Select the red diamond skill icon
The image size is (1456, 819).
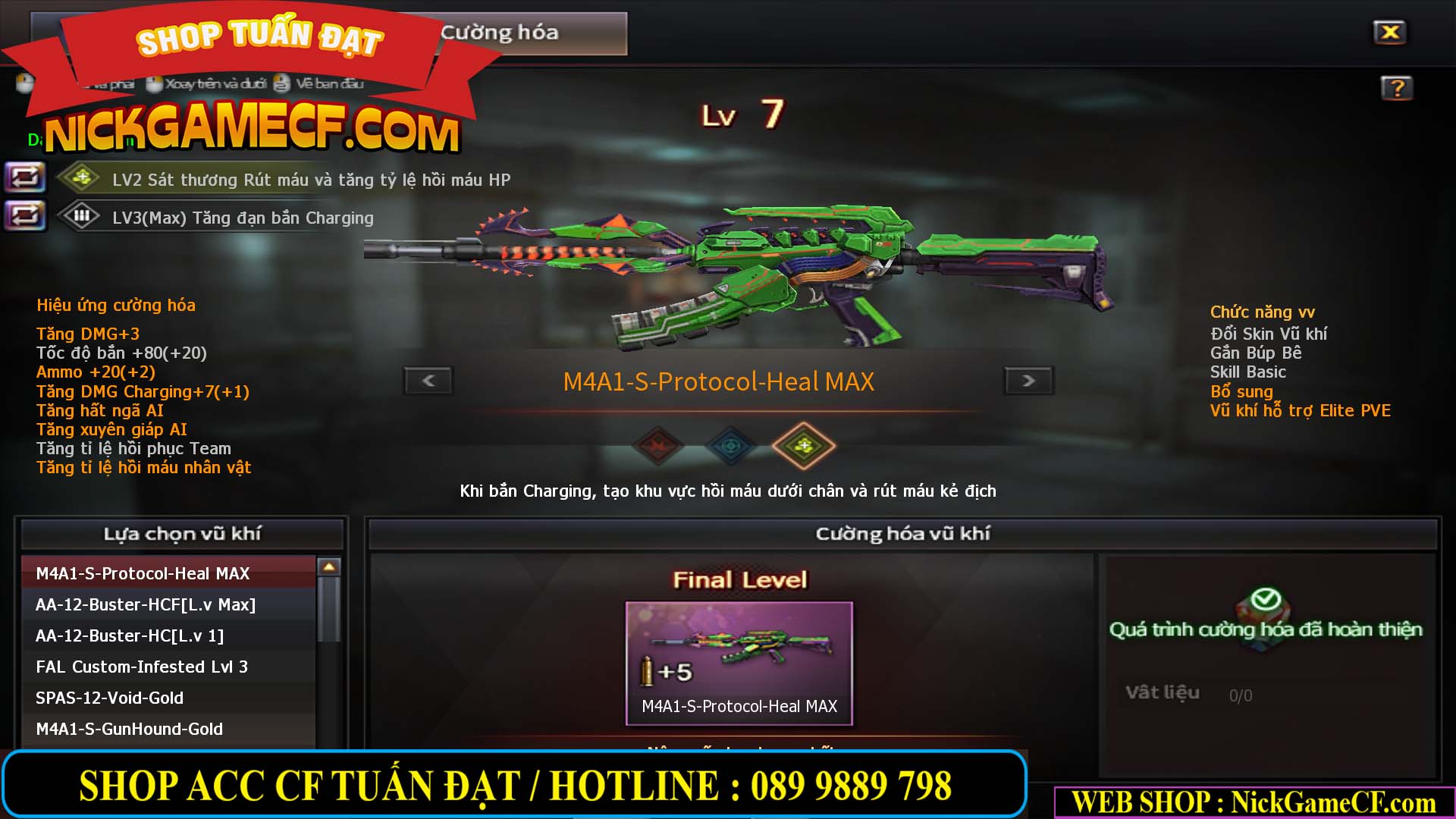658,446
